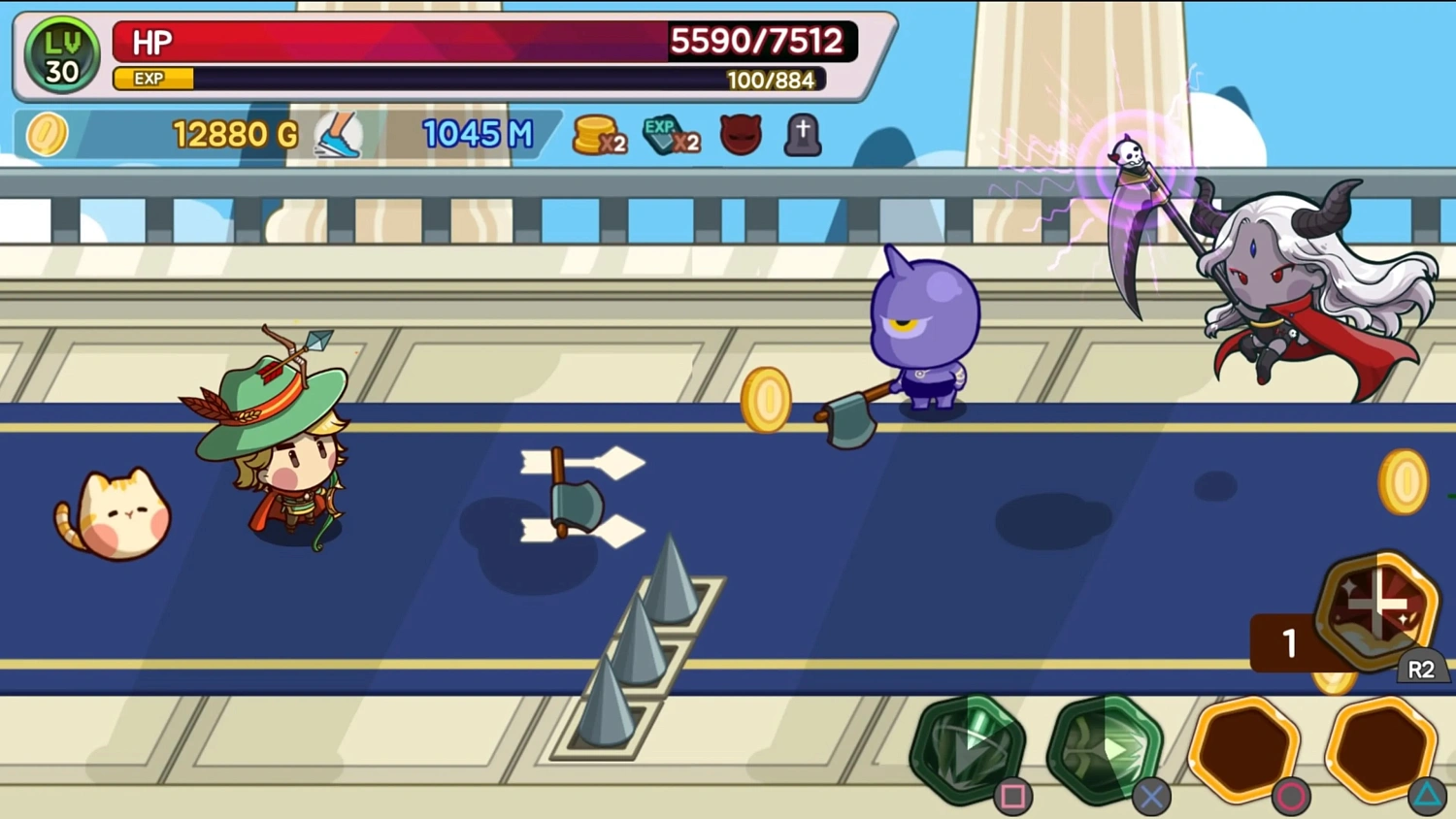Click the item count label showing 1
The height and width of the screenshot is (819, 1456).
pos(1290,641)
